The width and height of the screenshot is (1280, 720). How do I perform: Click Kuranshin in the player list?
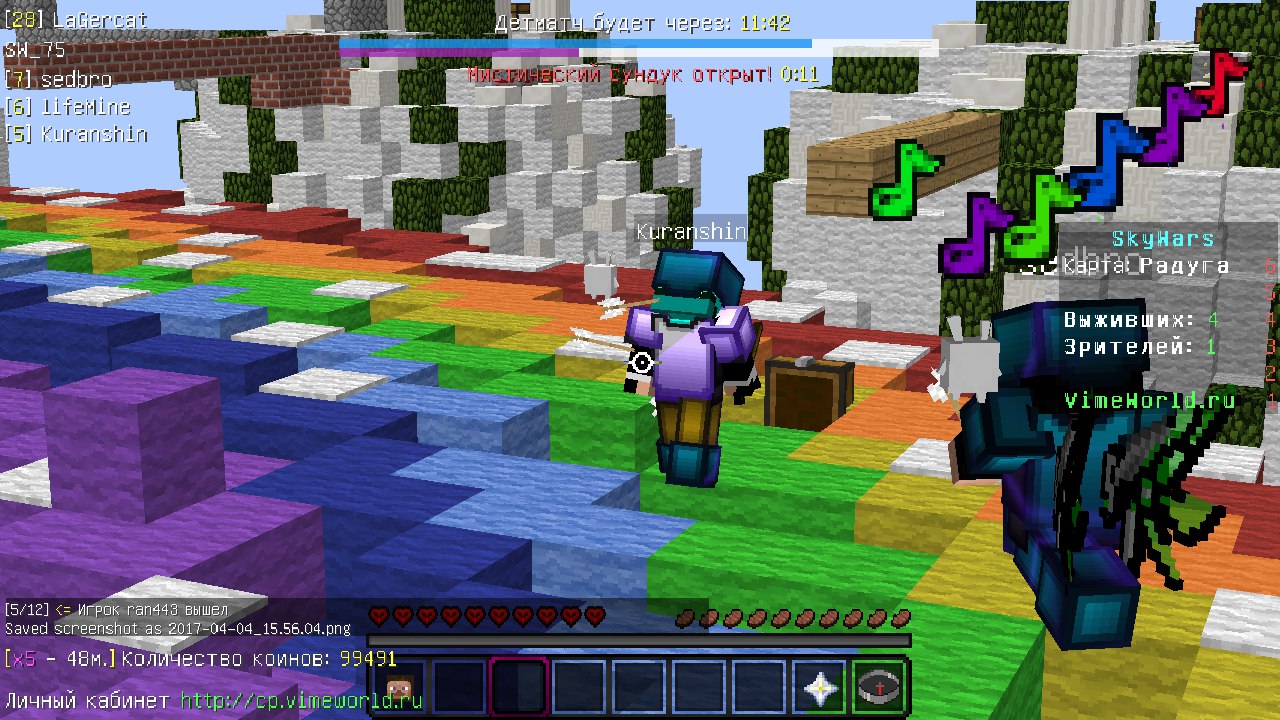coord(94,134)
